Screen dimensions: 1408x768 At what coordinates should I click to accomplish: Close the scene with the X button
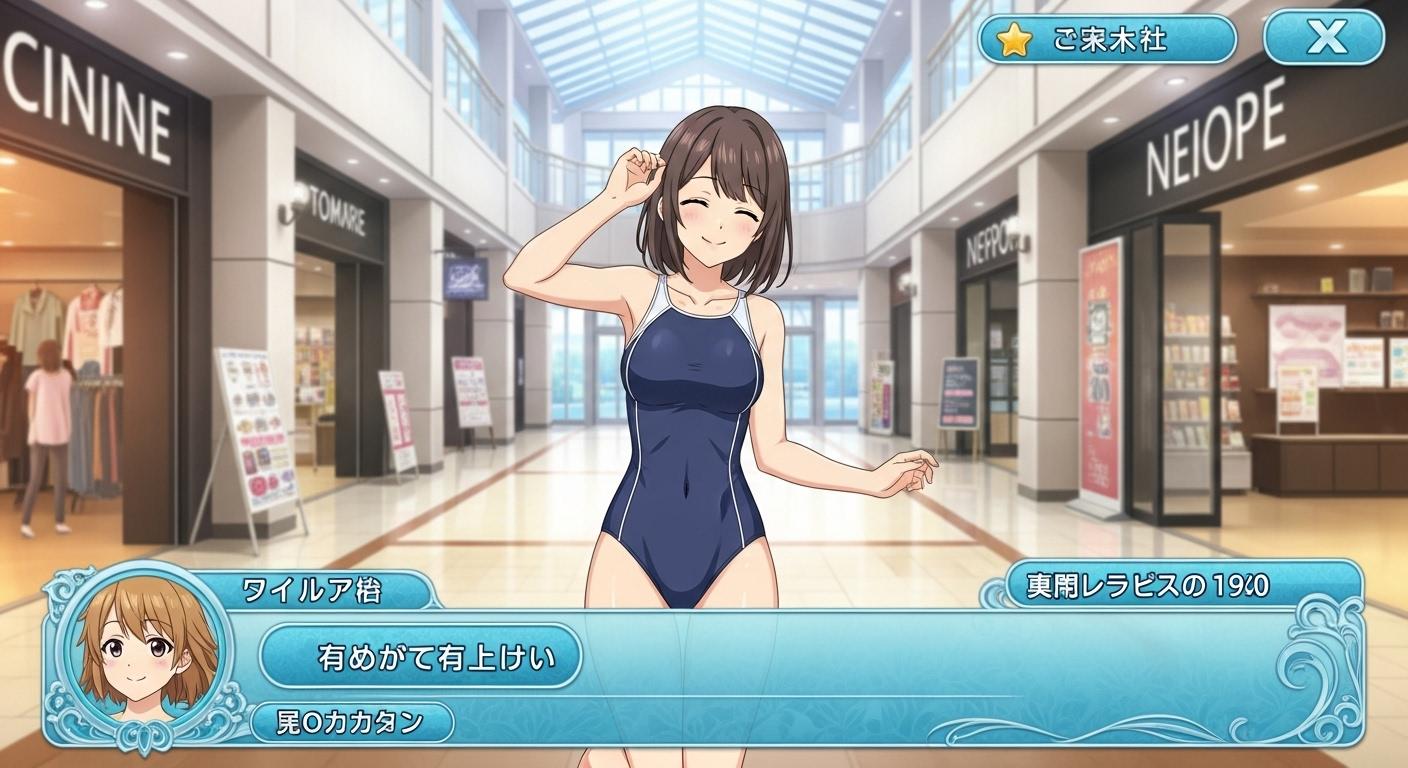coord(1325,39)
